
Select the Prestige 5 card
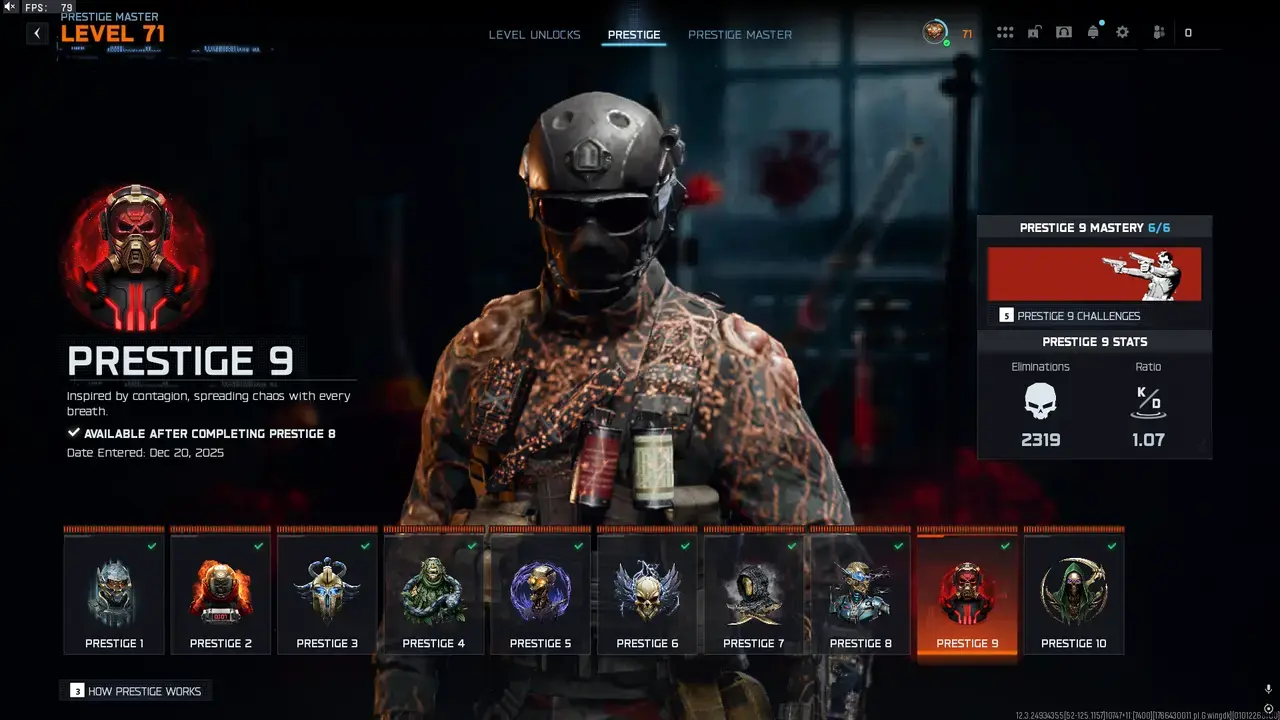540,592
